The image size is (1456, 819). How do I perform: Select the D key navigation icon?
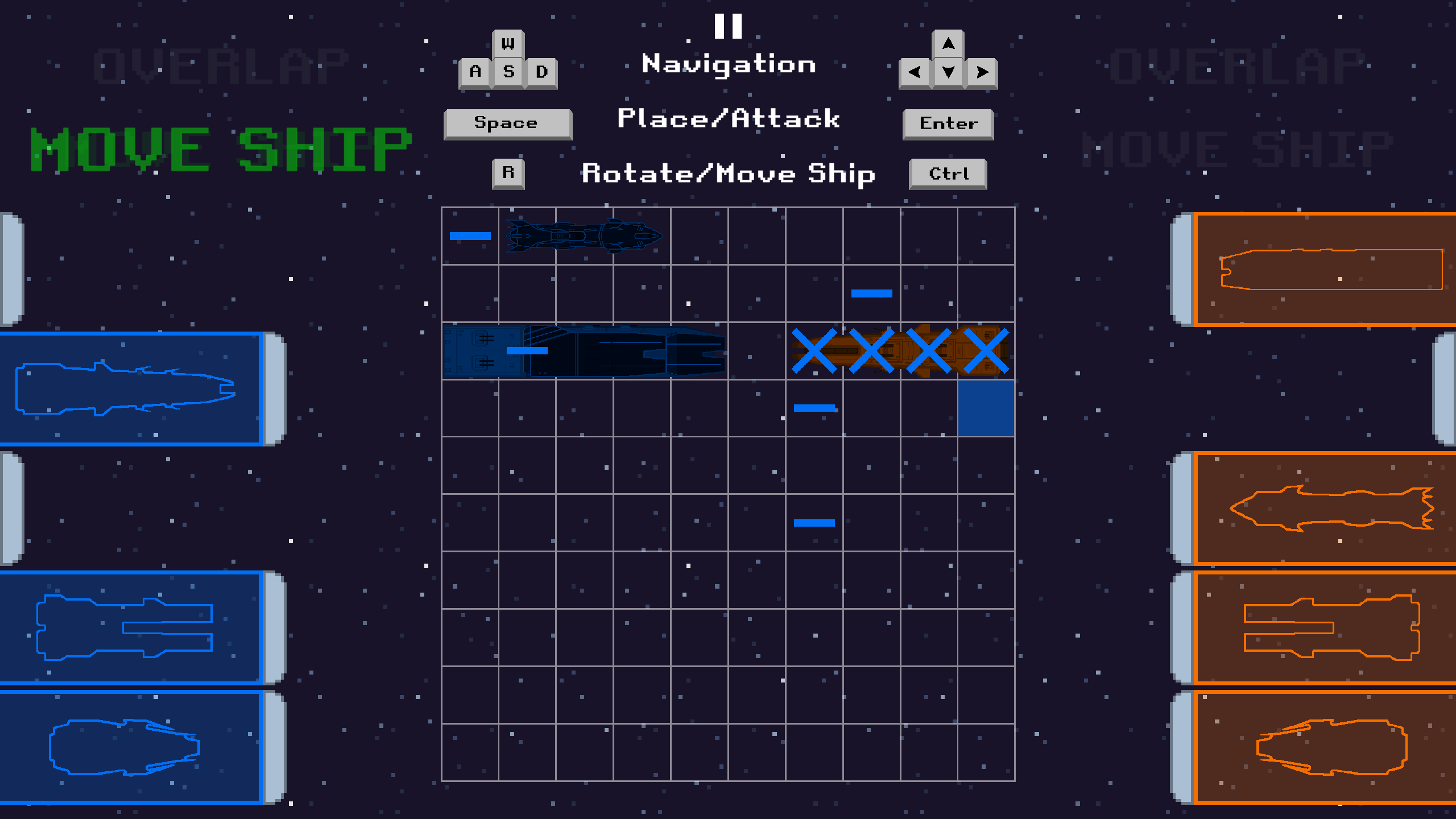tap(541, 72)
